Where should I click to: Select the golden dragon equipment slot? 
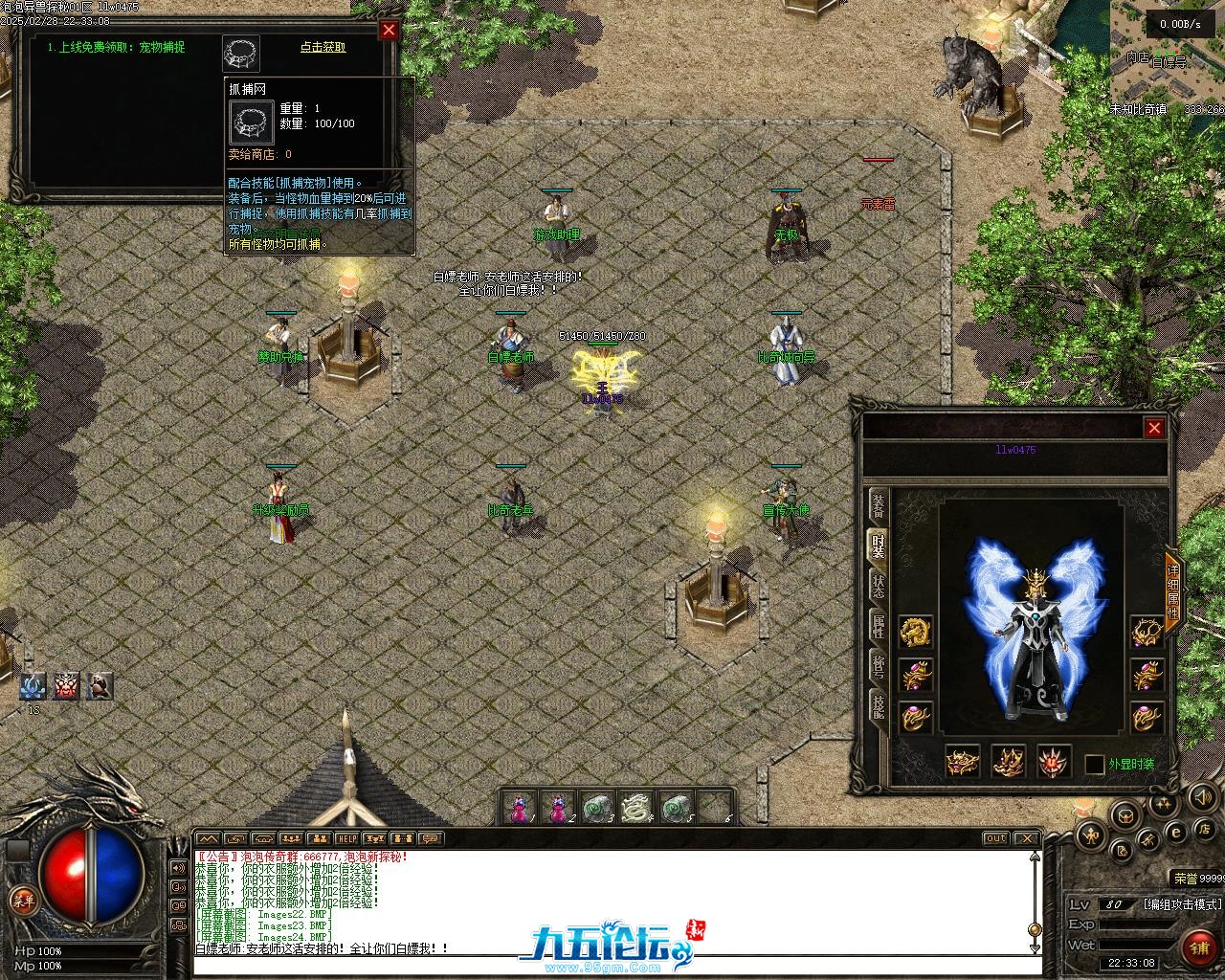[916, 632]
